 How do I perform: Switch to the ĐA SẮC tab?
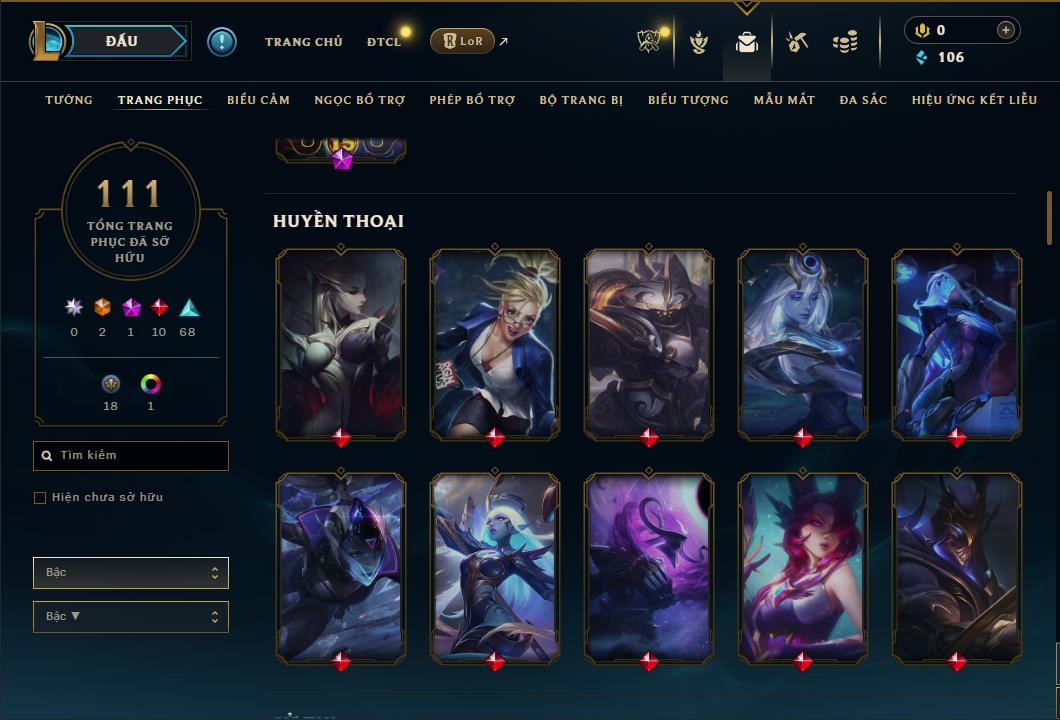(x=863, y=100)
